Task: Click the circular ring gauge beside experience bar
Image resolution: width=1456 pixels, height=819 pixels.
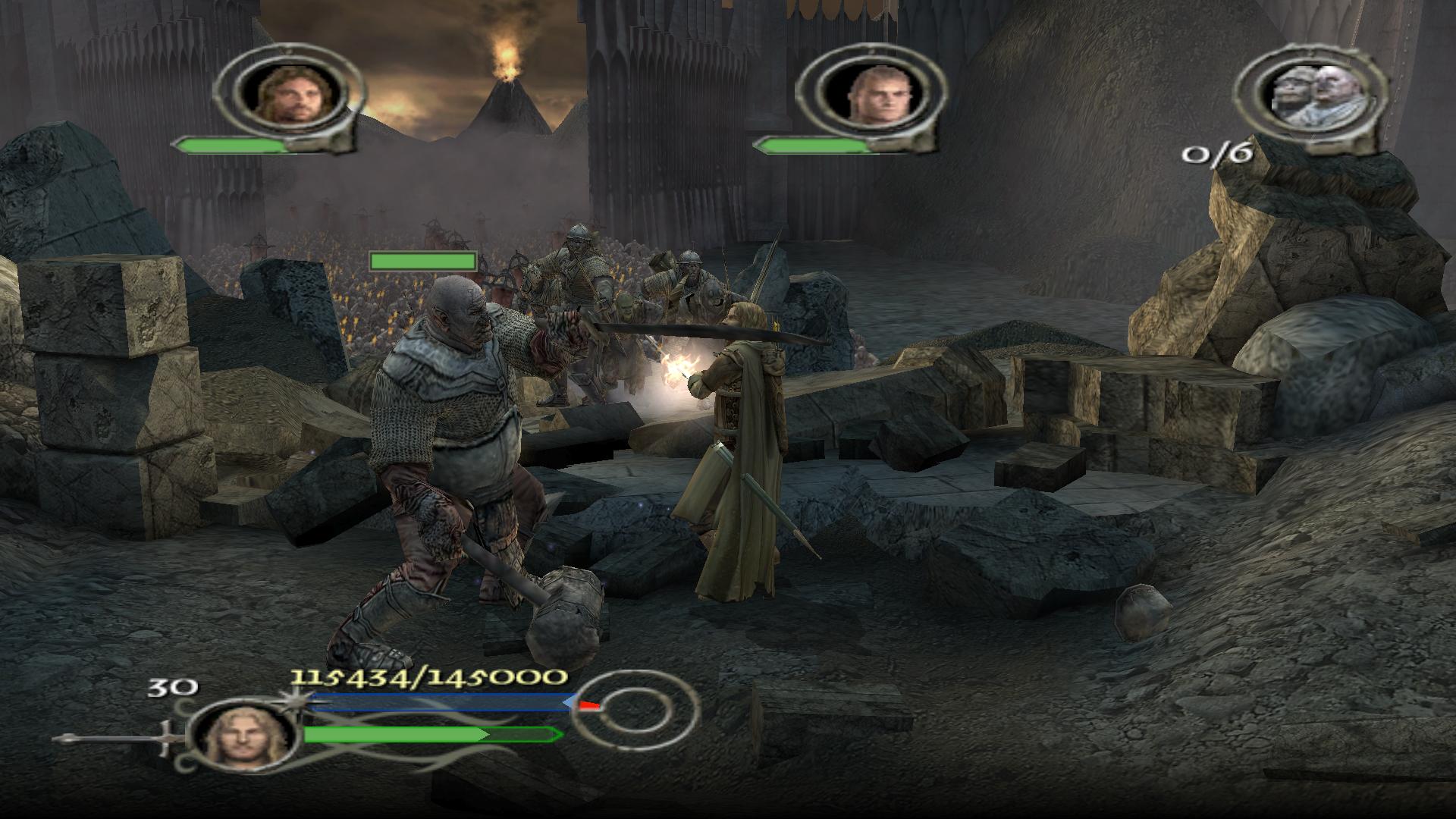Action: [633, 712]
